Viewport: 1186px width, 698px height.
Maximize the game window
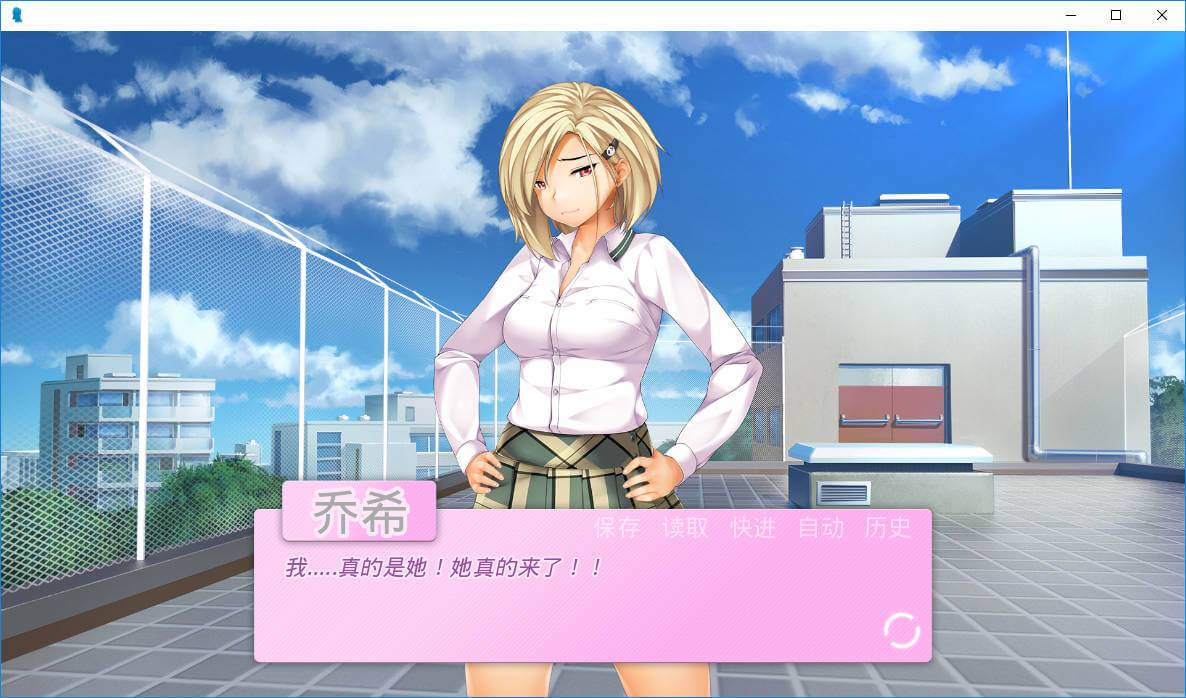click(1116, 15)
